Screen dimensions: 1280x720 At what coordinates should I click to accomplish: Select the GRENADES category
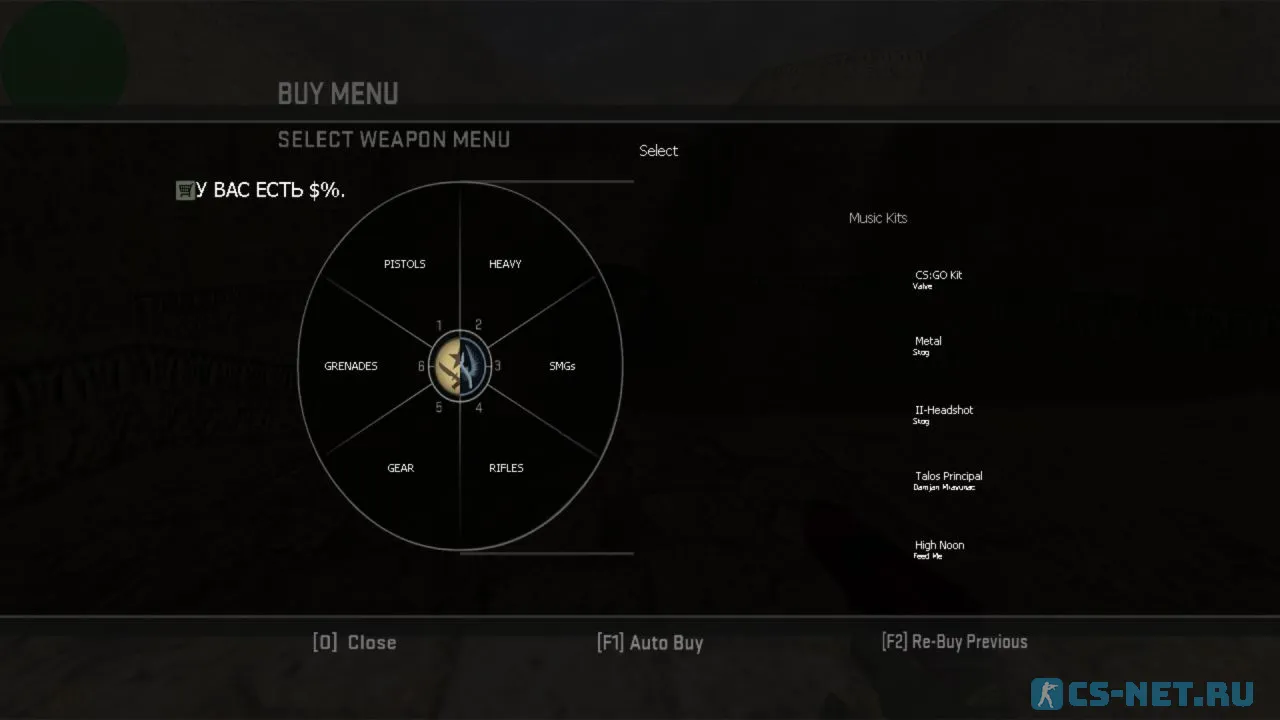351,366
